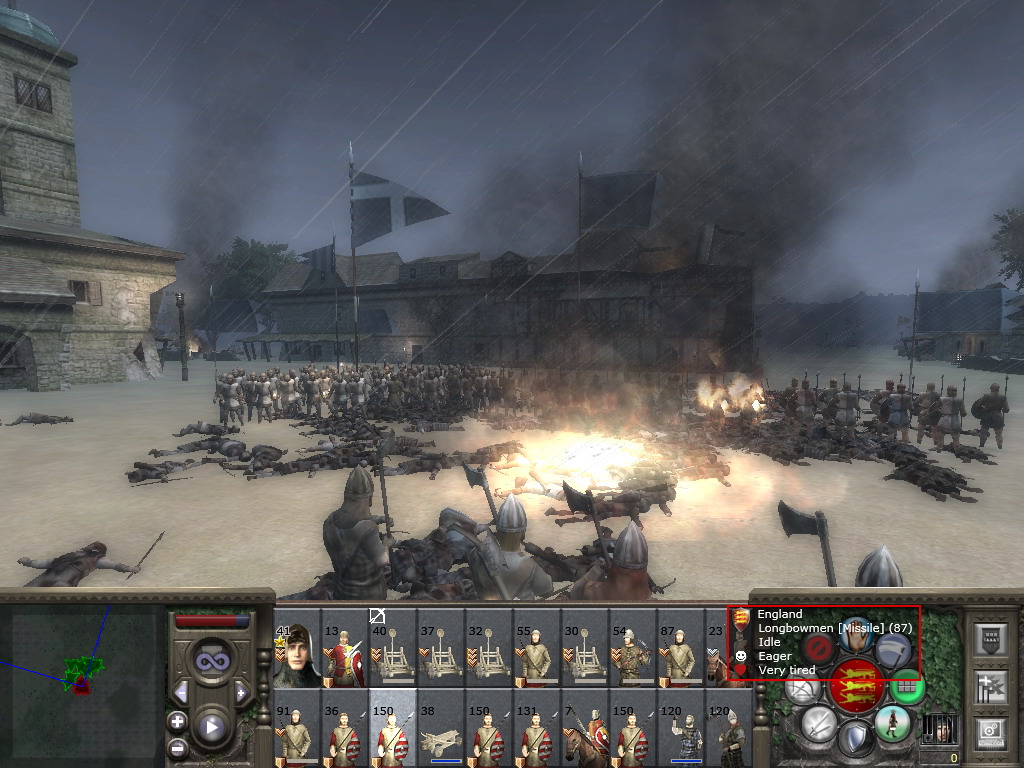Select the highlighted spearmen card with 150 men
This screenshot has width=1024, height=768.
(393, 728)
